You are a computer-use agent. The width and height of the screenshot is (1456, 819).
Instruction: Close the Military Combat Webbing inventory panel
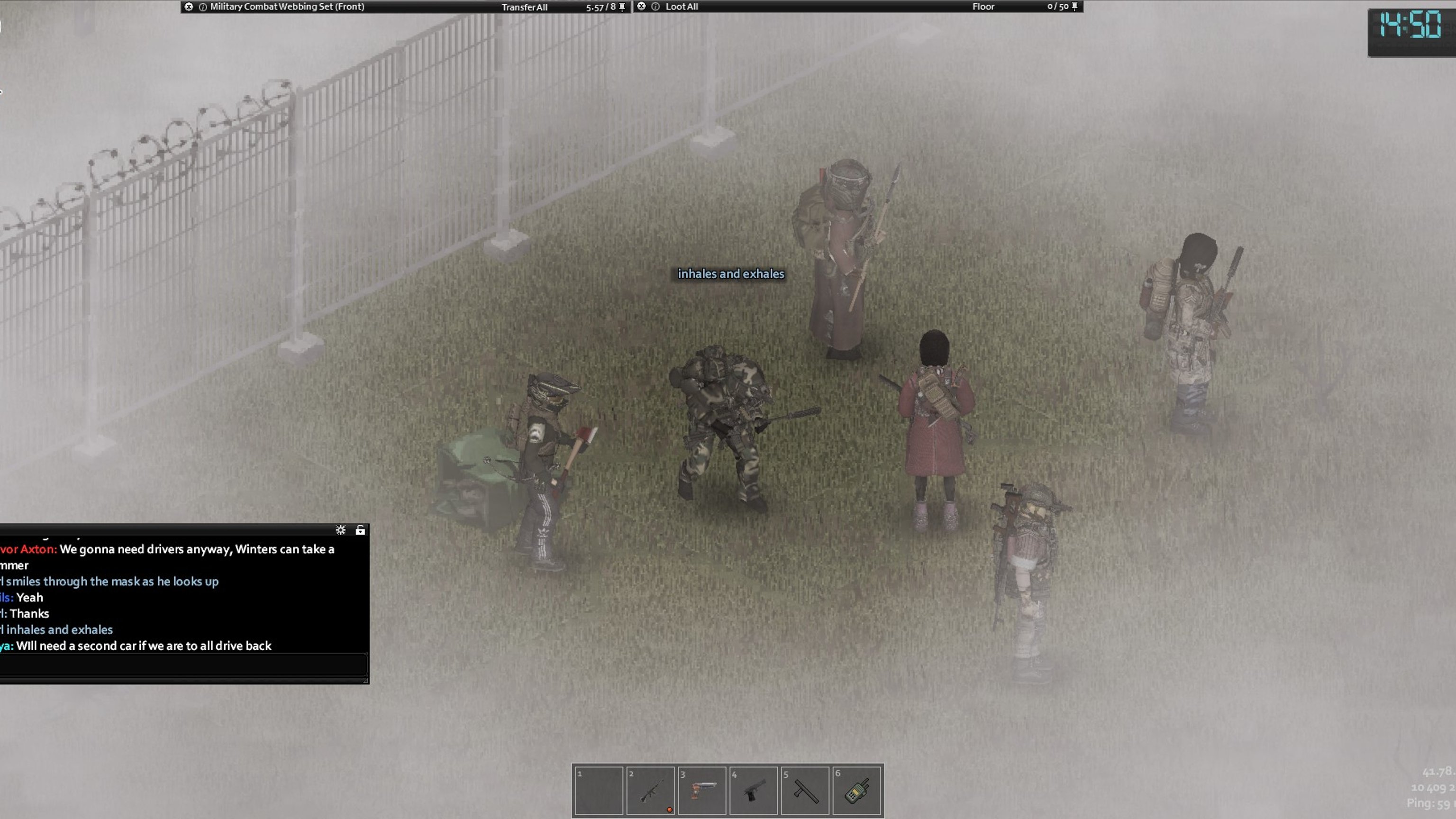point(189,7)
